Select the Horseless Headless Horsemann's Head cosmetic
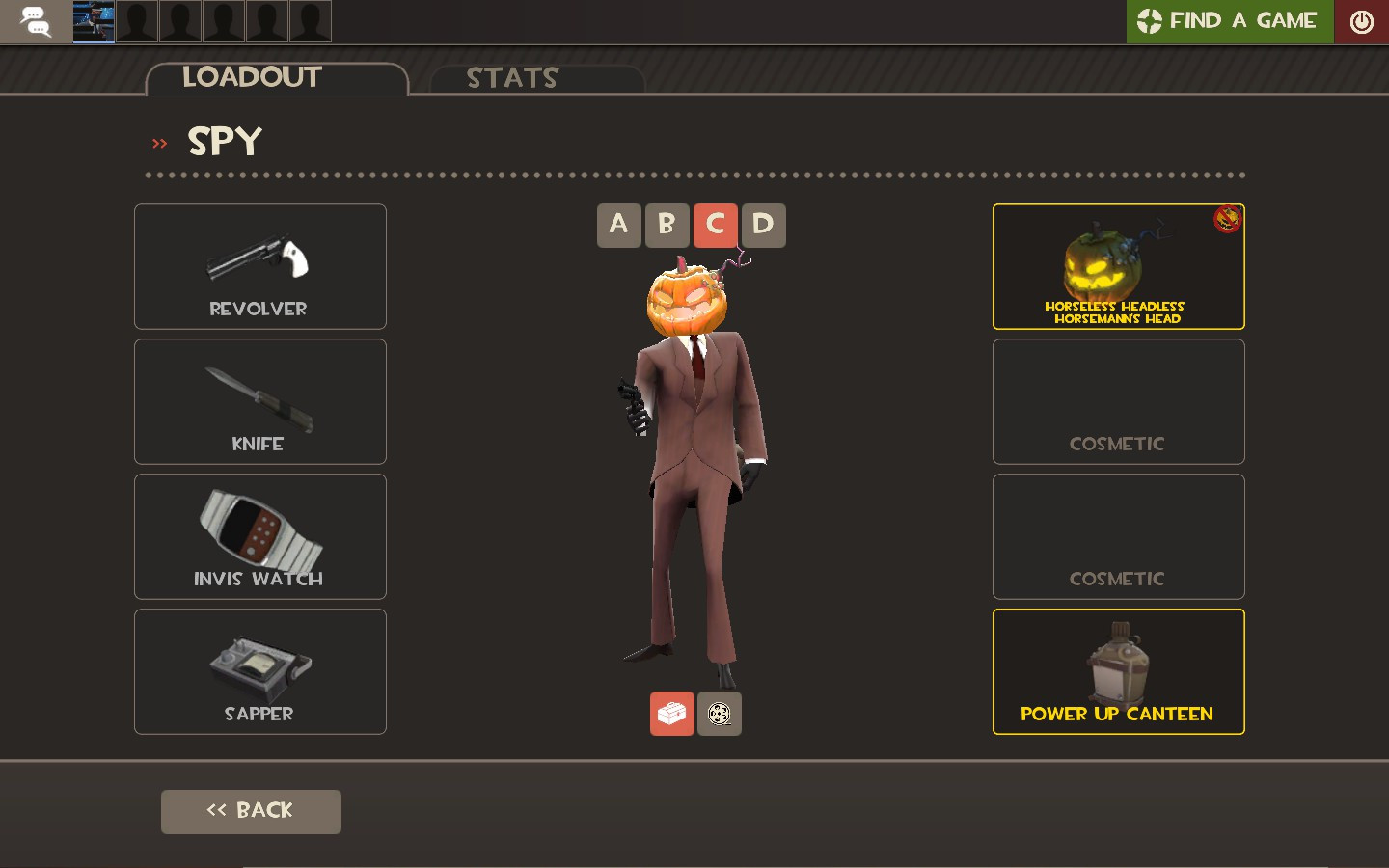 (x=1118, y=266)
